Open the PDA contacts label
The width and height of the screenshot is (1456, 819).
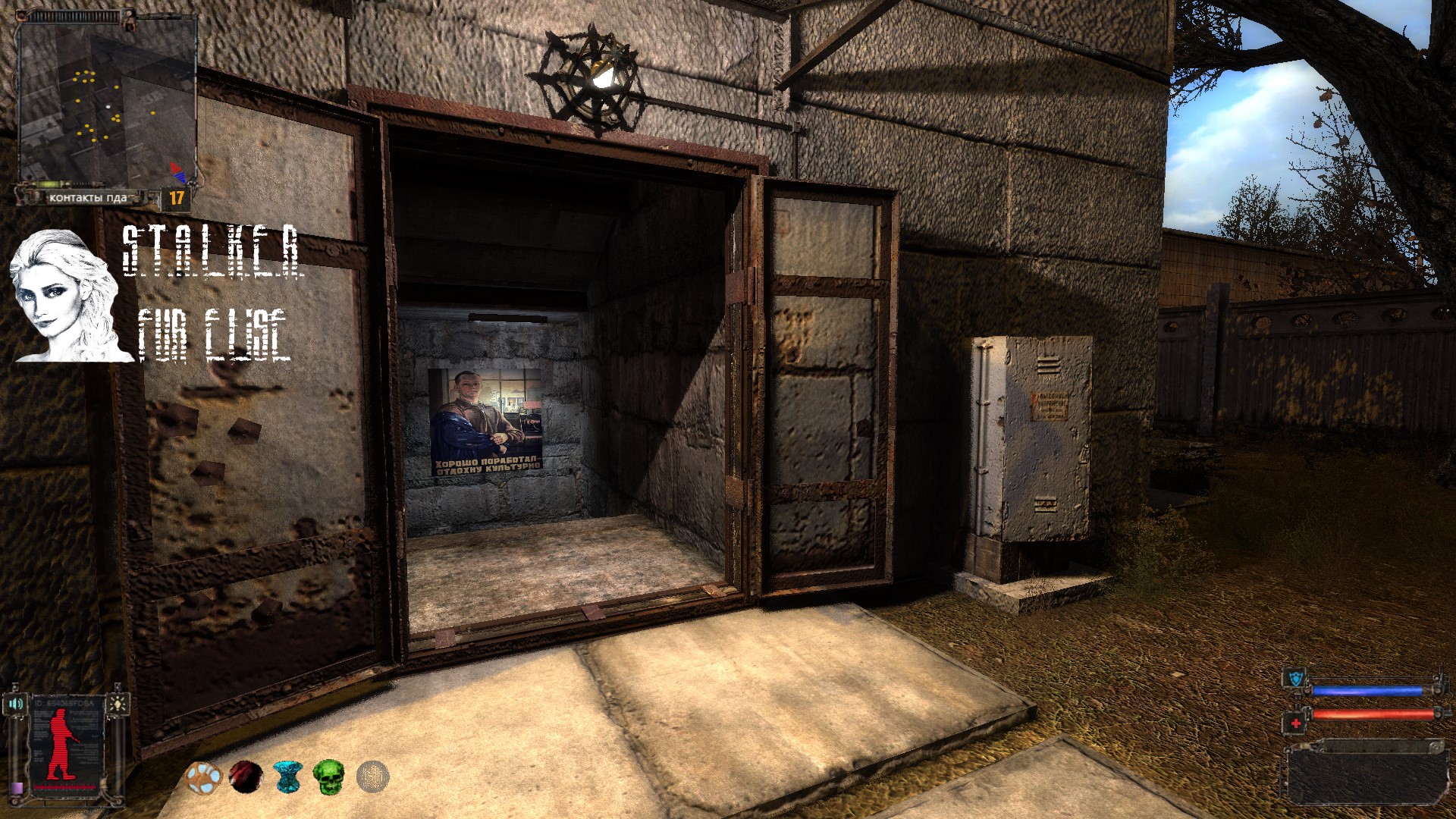pyautogui.click(x=88, y=198)
